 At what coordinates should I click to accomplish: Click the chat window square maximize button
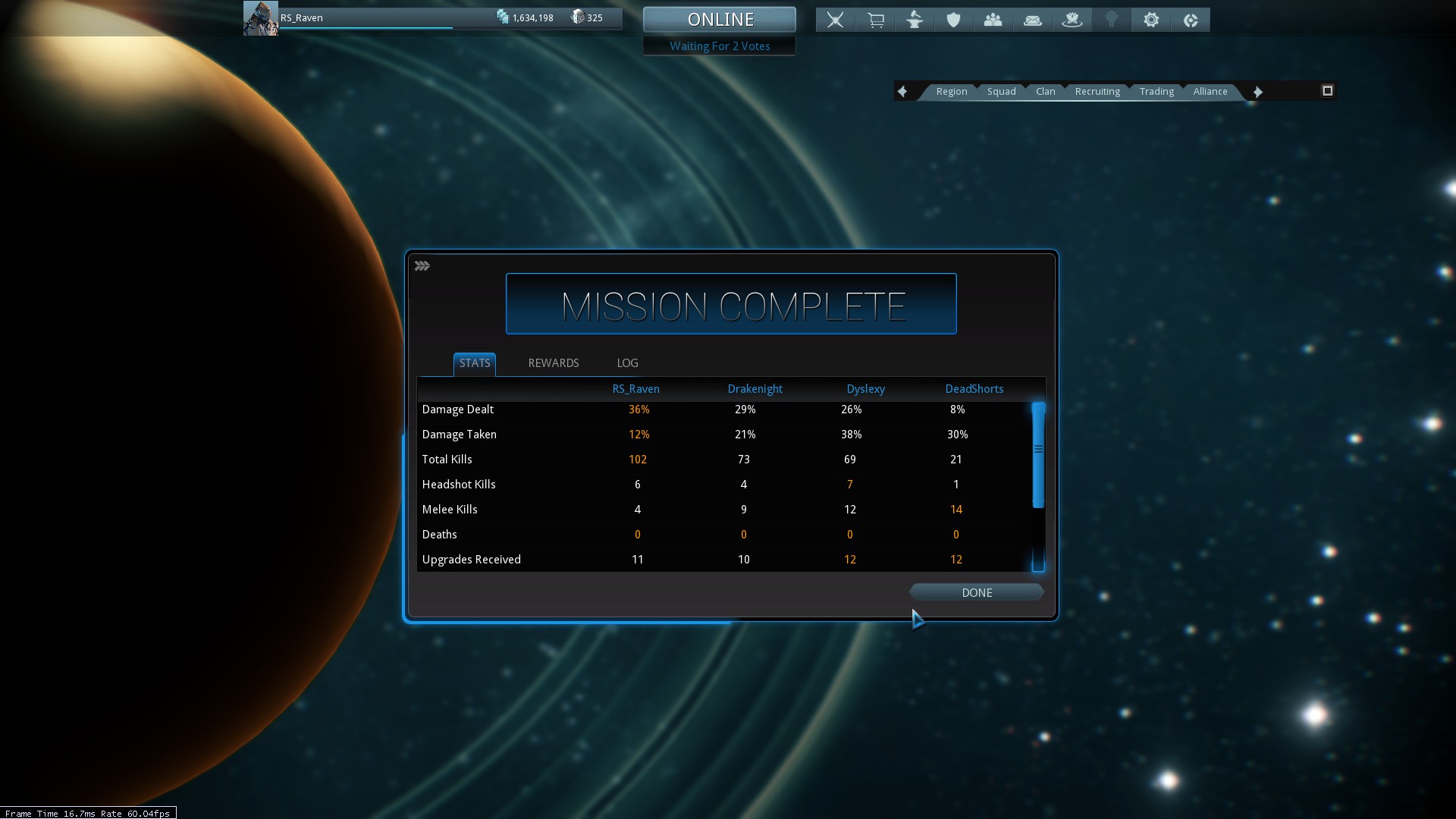tap(1327, 91)
